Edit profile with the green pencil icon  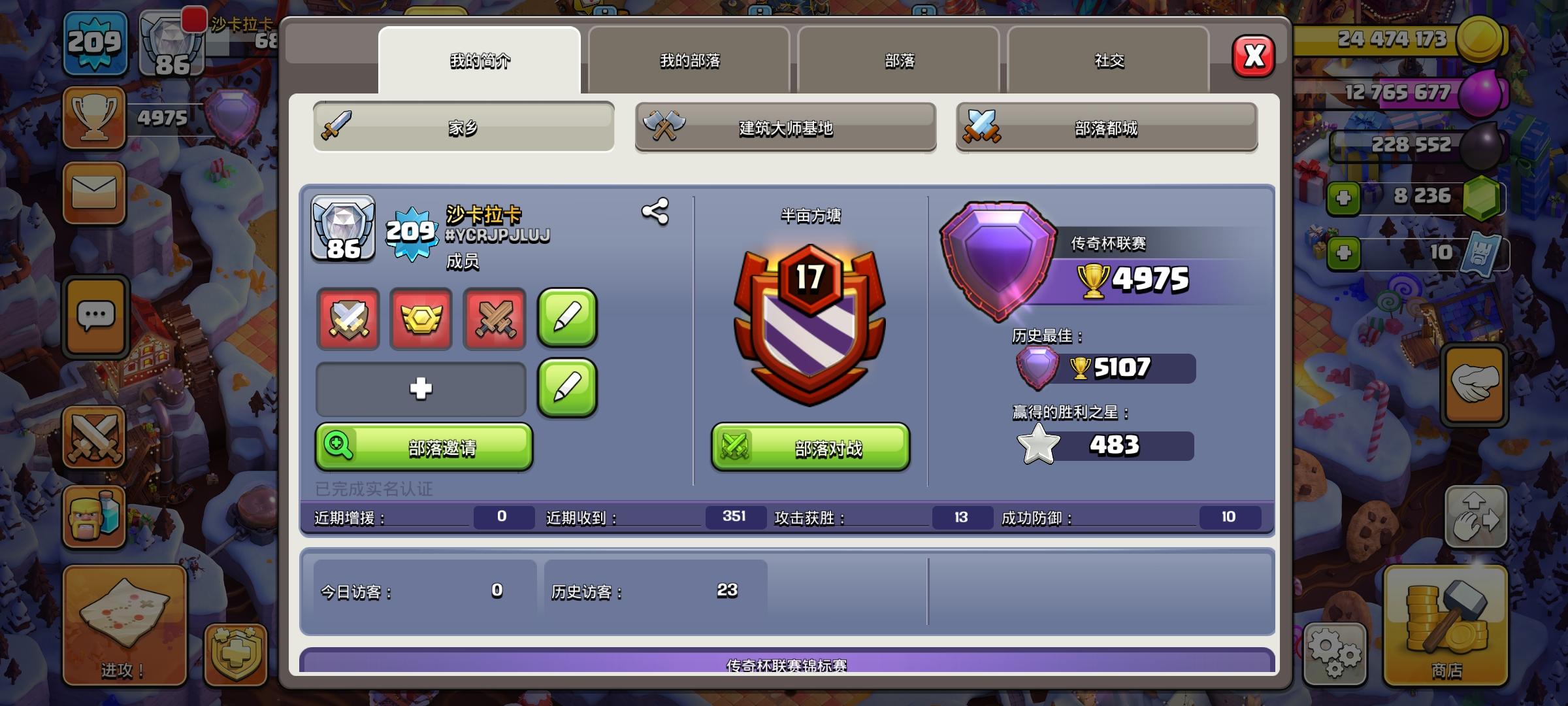pyautogui.click(x=566, y=320)
